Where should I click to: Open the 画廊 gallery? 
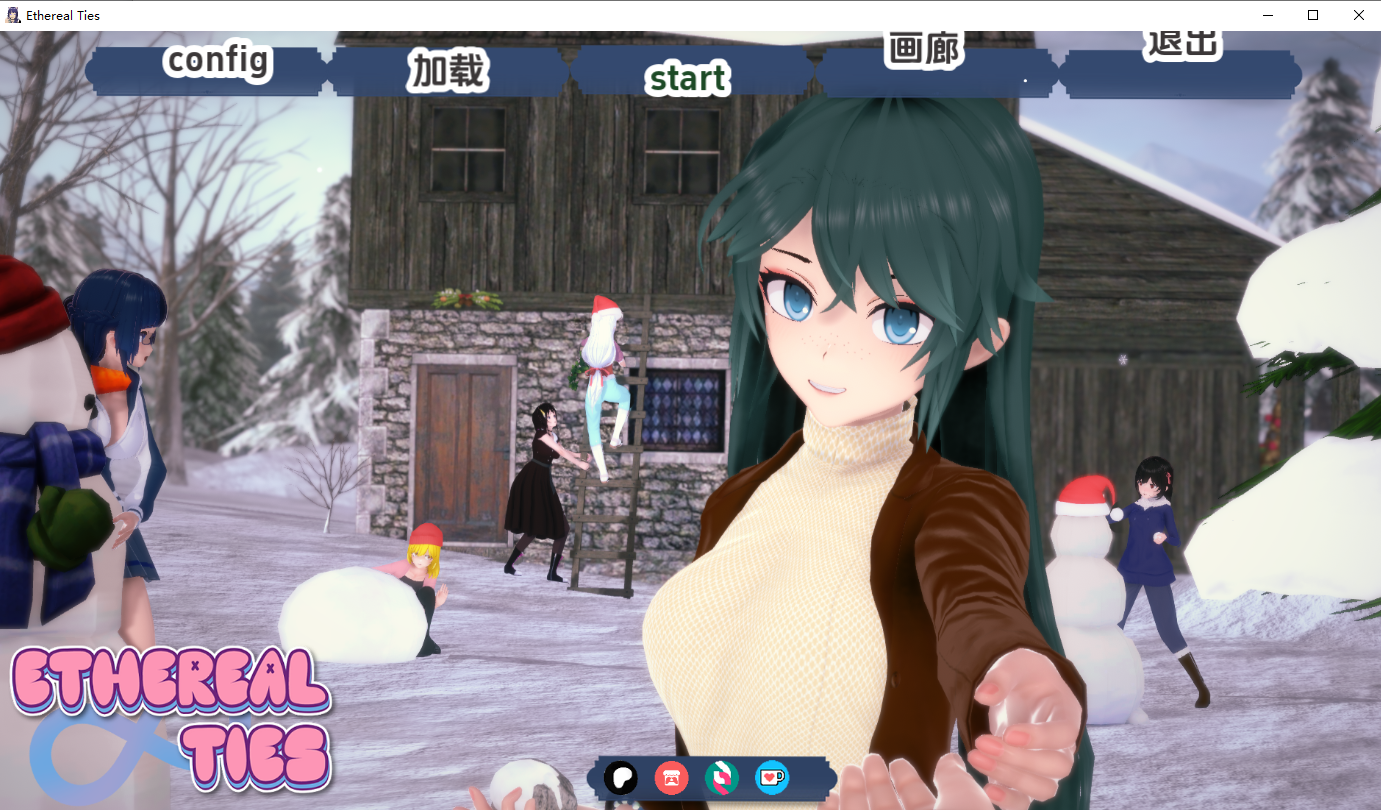(x=925, y=48)
